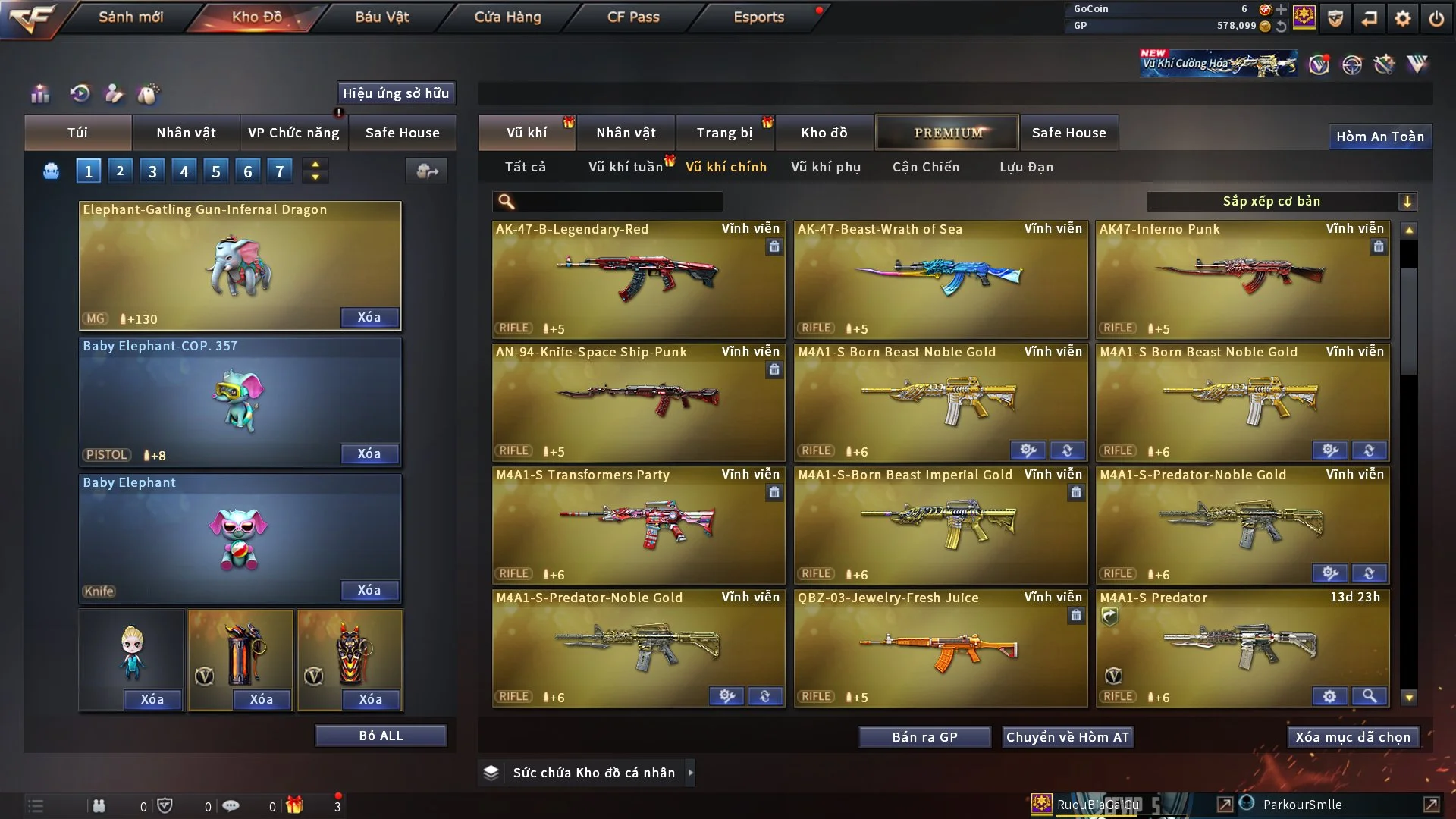Go to Sảnh mới lobby

pyautogui.click(x=130, y=17)
